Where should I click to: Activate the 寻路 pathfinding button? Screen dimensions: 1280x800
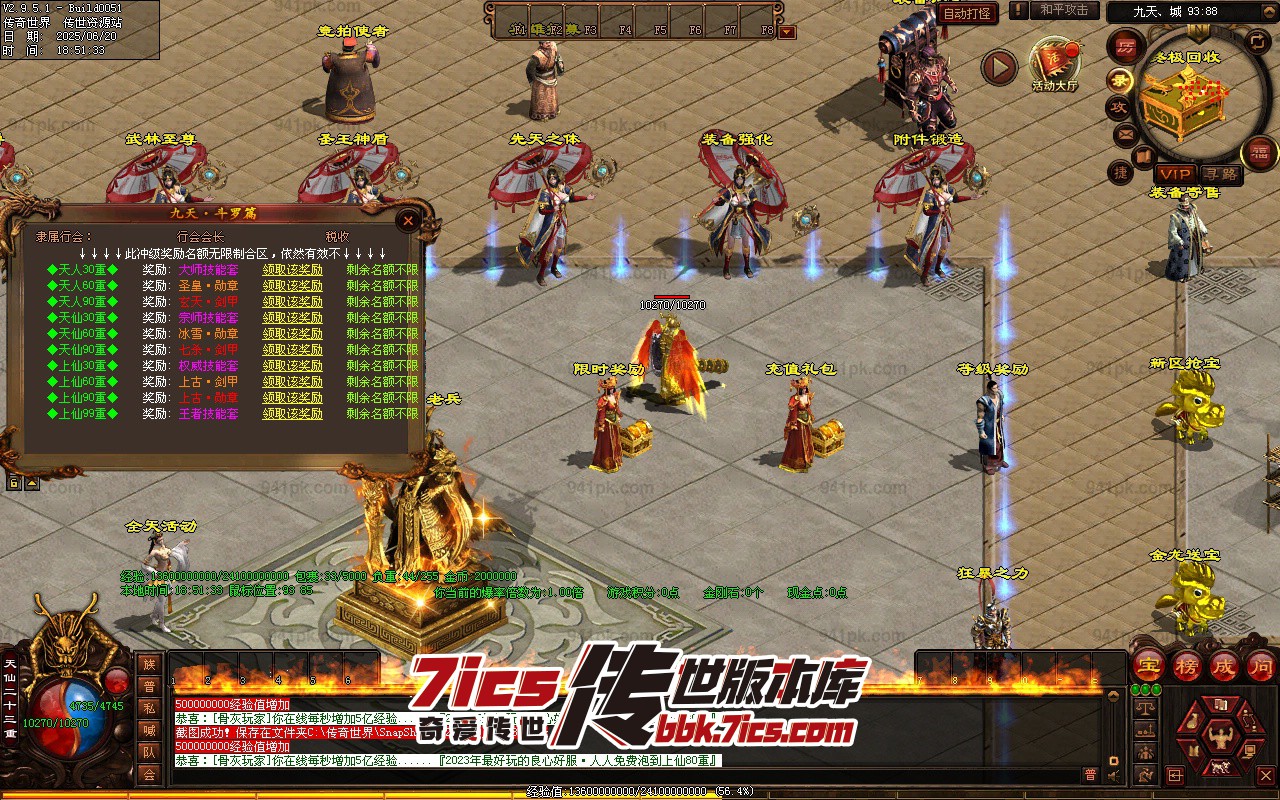point(1221,174)
